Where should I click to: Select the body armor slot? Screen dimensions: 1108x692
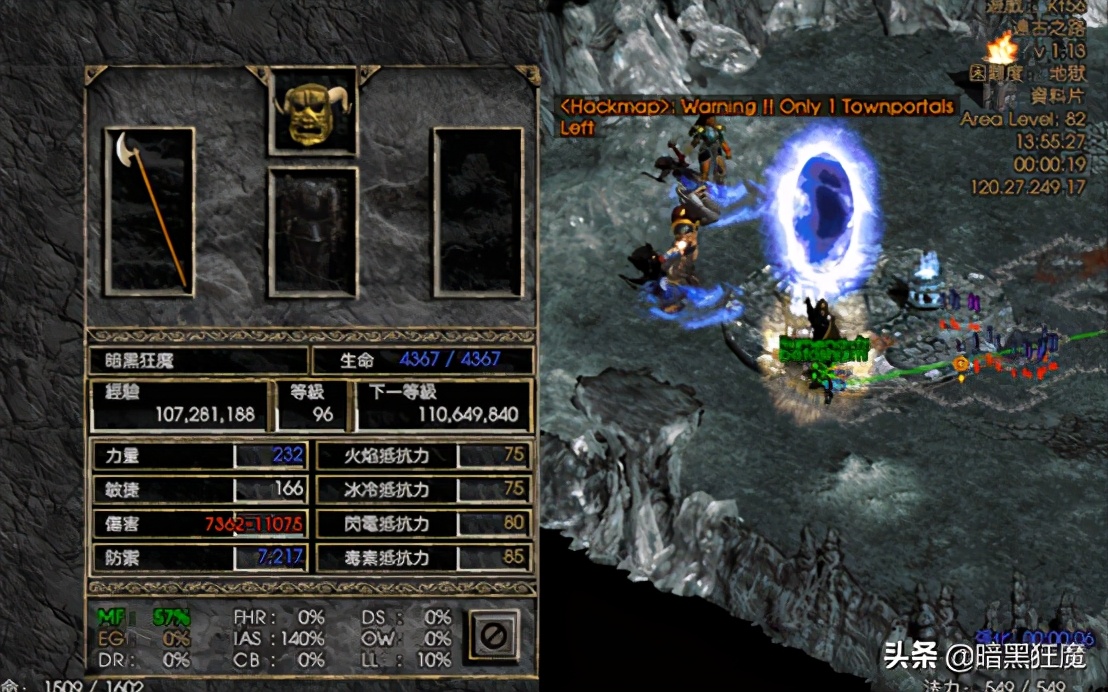(x=312, y=232)
